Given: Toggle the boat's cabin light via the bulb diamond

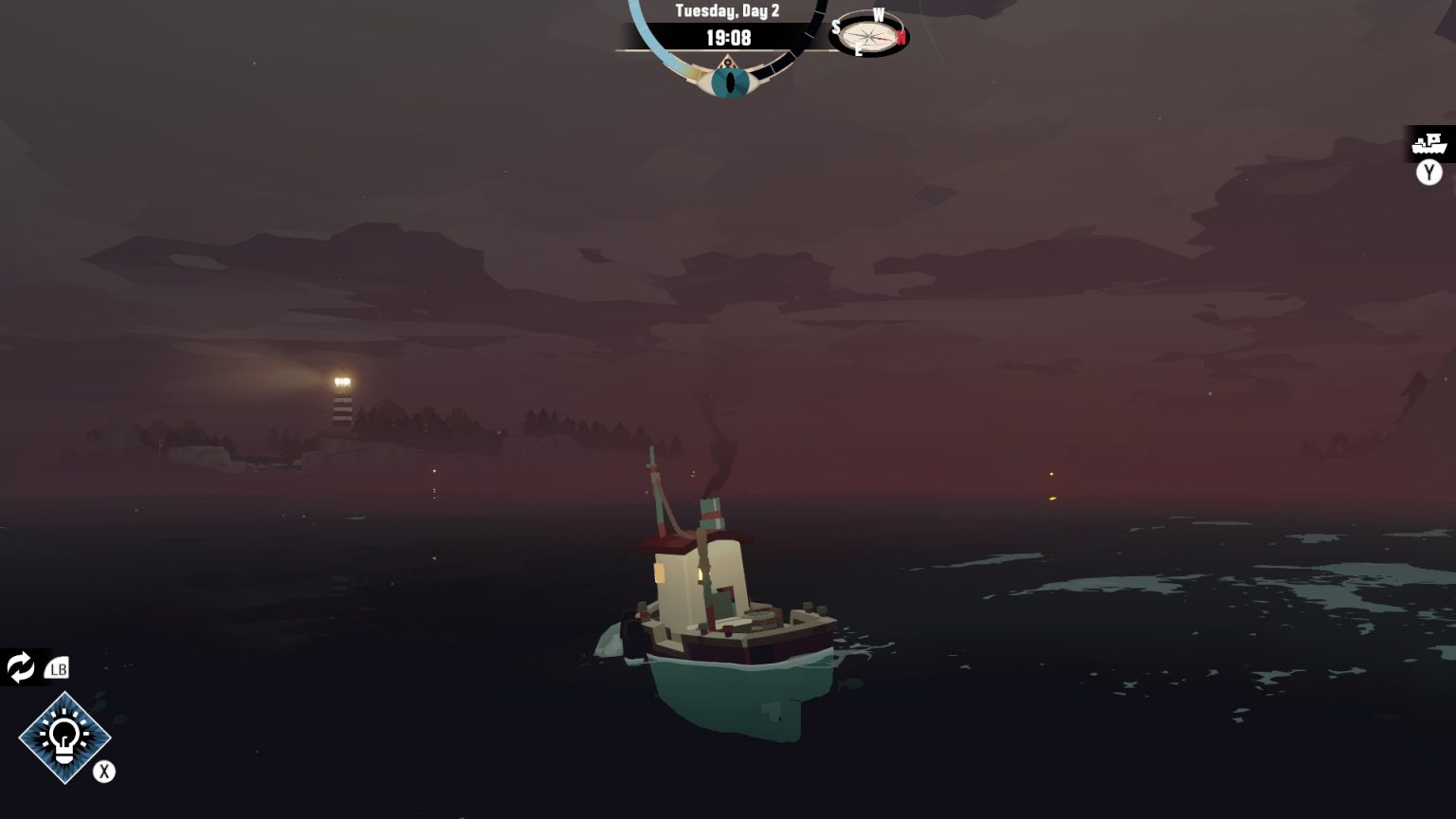Looking at the screenshot, I should [x=64, y=738].
